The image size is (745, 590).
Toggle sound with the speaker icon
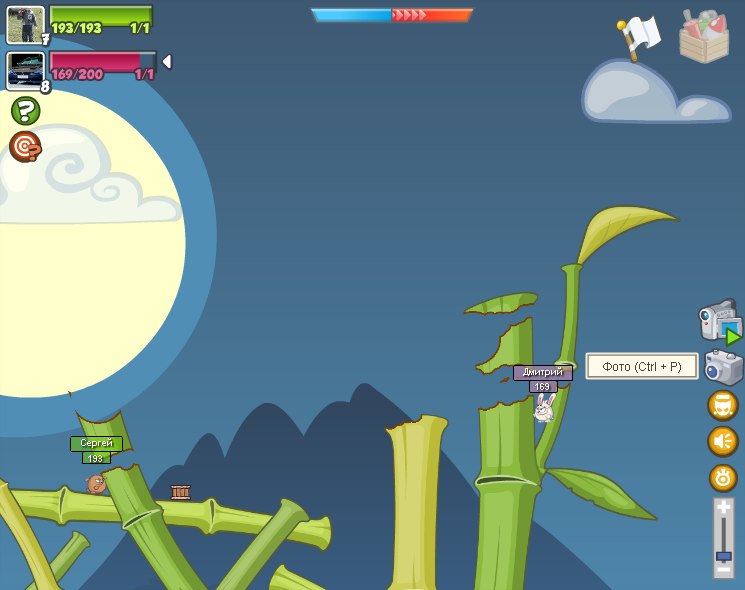tap(722, 441)
